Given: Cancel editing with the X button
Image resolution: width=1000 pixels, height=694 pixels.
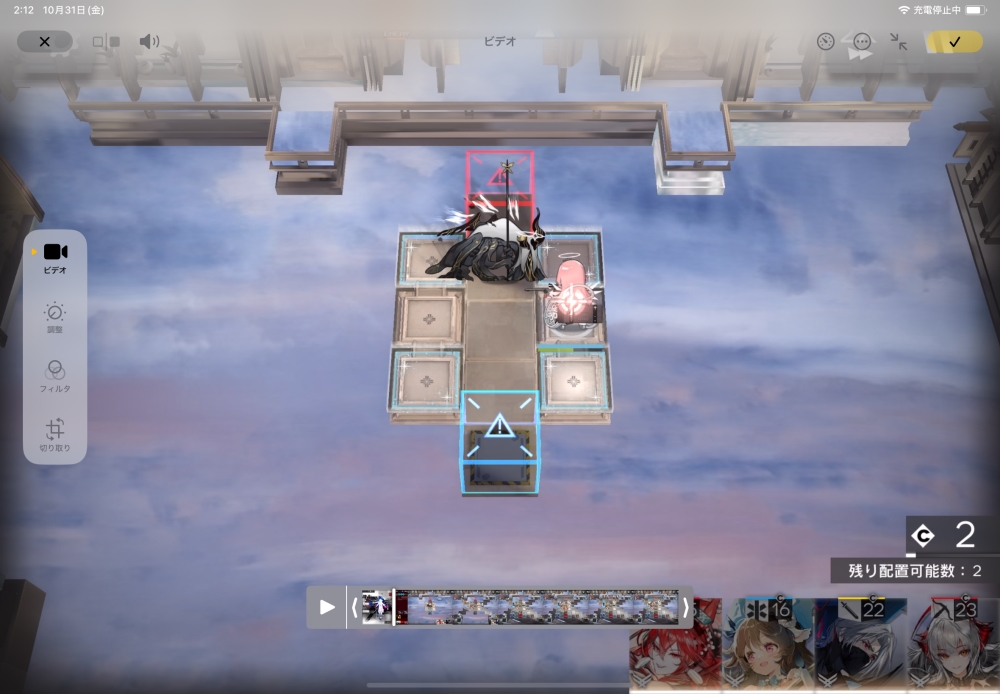Looking at the screenshot, I should [44, 42].
